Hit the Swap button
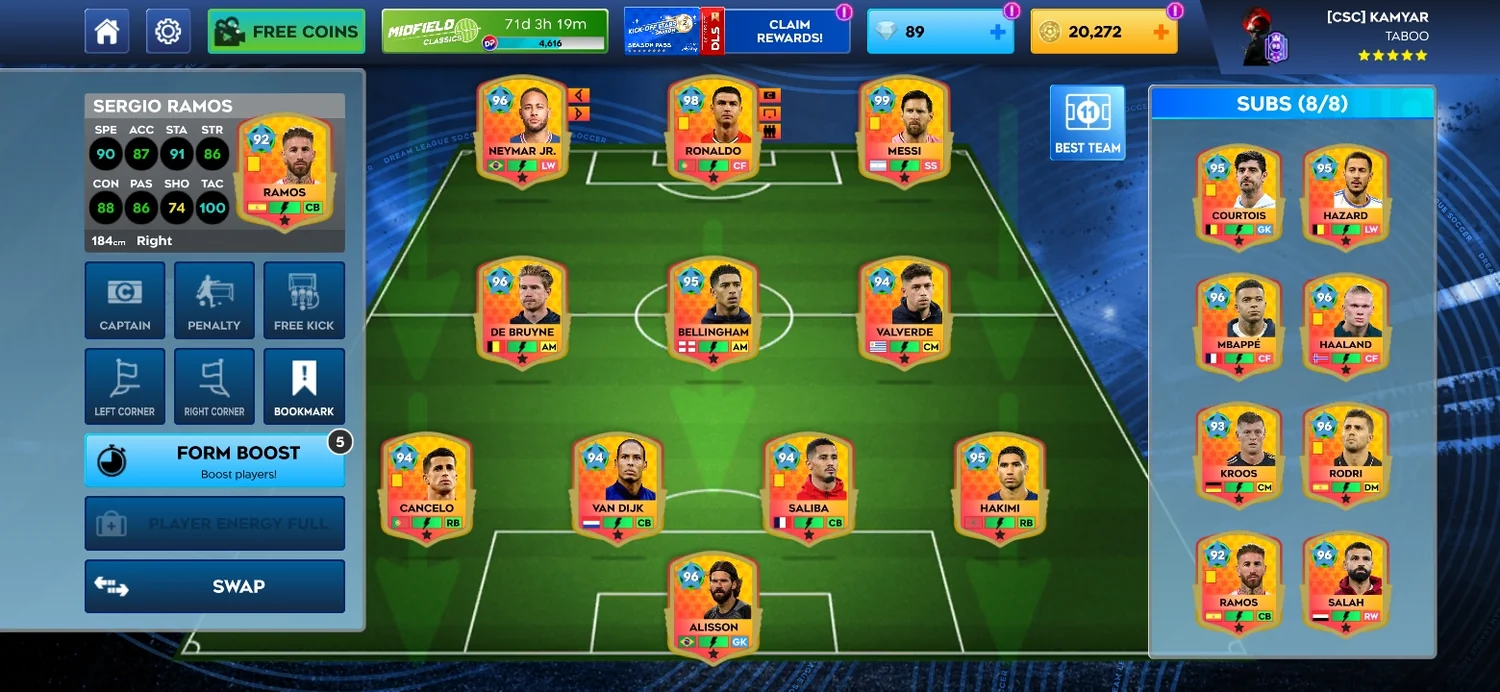Viewport: 1500px width, 692px height. click(x=214, y=586)
